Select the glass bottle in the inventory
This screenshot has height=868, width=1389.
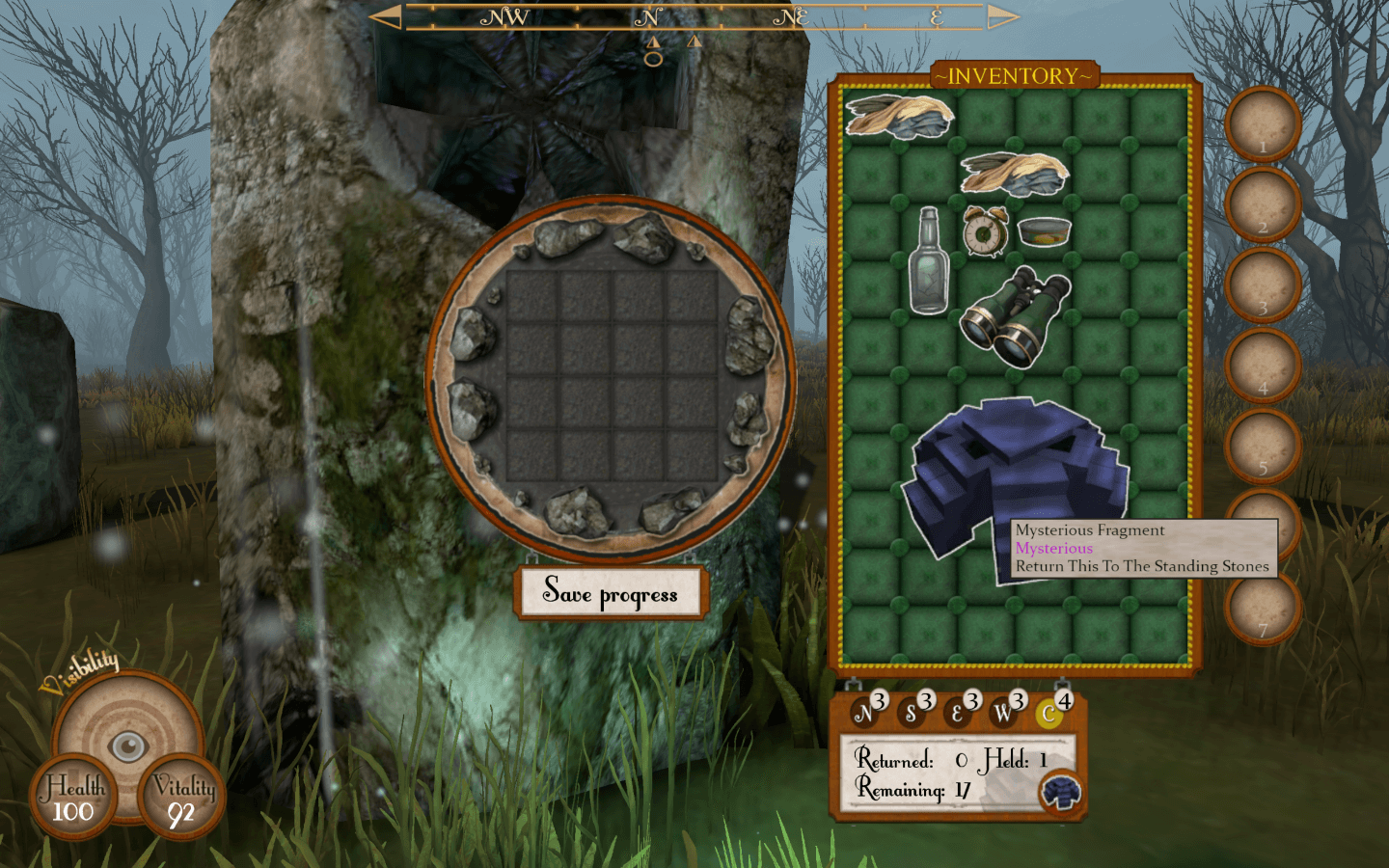[928, 262]
